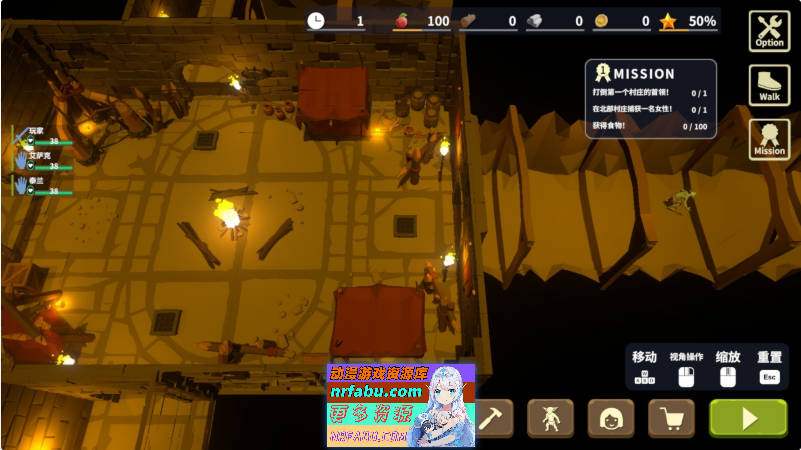
Task: Click the green play arrow button
Action: click(x=748, y=418)
